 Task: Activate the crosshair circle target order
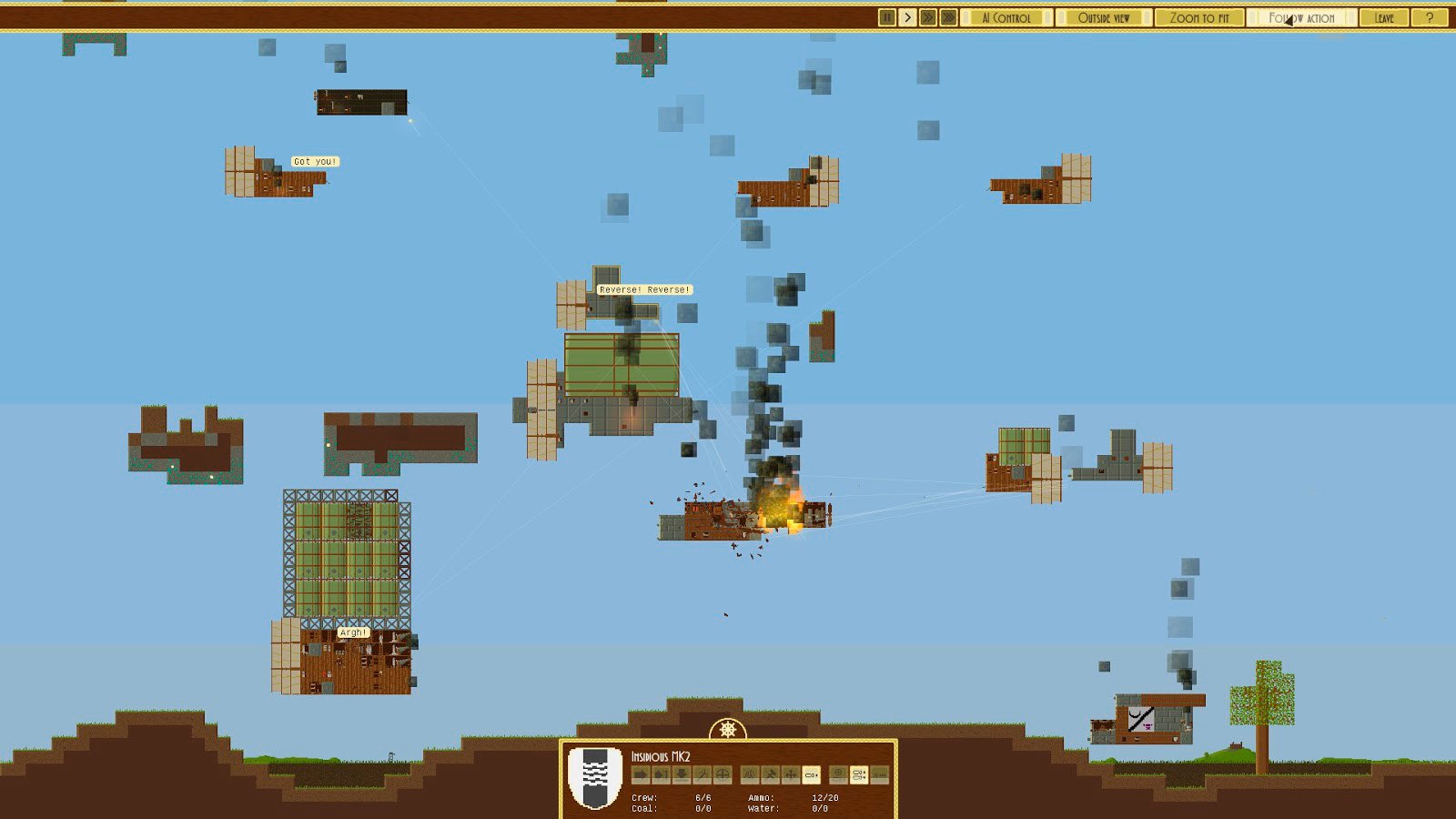click(723, 775)
